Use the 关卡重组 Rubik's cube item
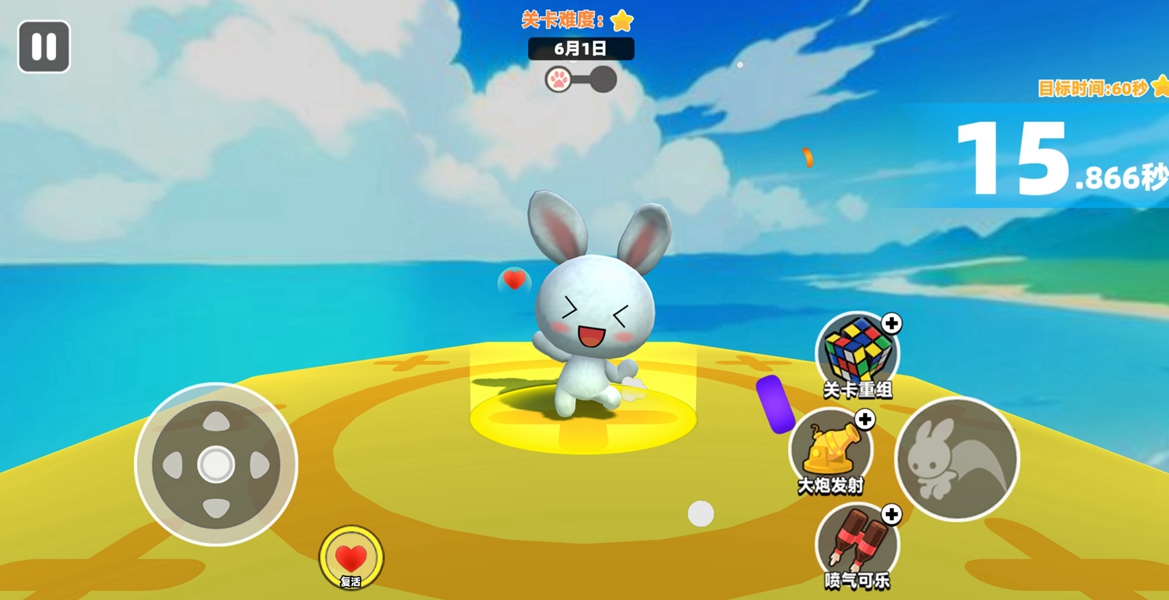1169x600 pixels. click(855, 353)
